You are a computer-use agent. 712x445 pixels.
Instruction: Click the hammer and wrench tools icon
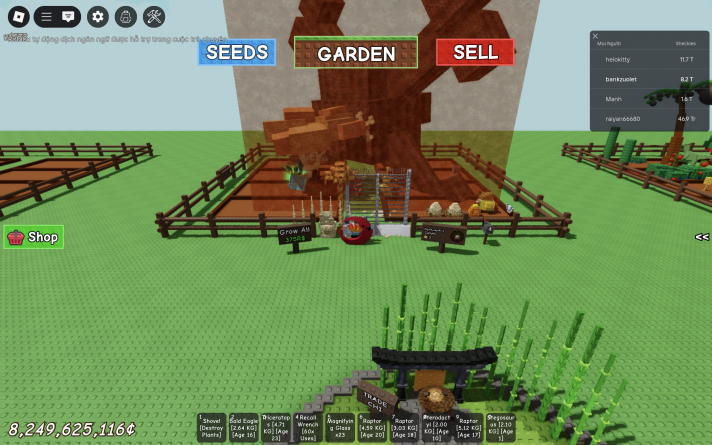coord(154,16)
